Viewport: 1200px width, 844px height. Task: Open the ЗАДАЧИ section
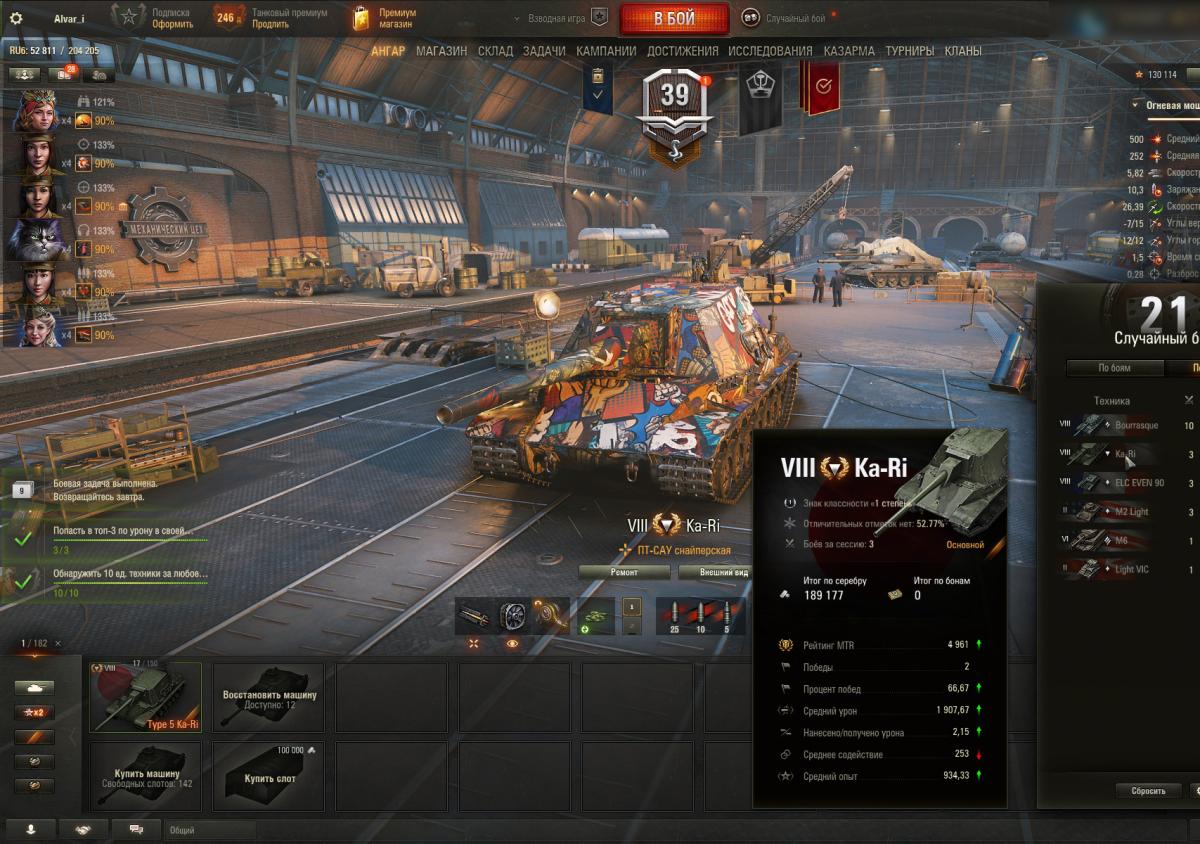click(544, 51)
